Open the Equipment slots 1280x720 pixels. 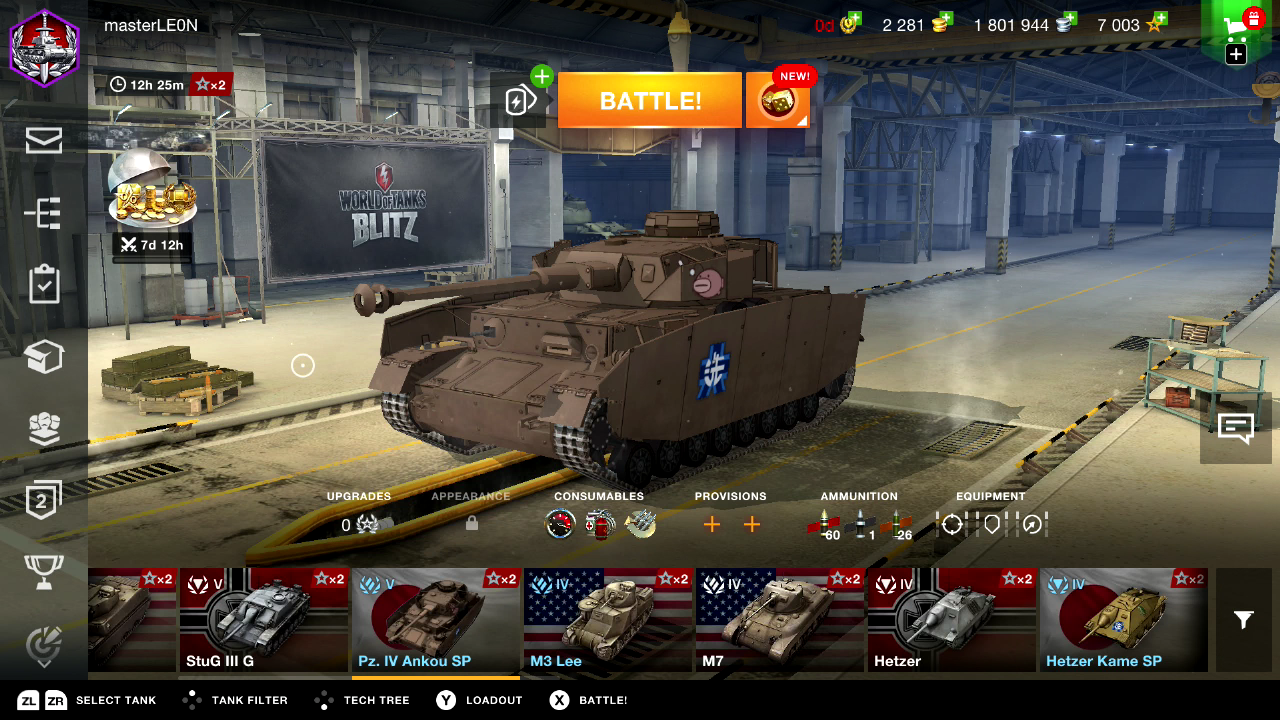(x=990, y=524)
